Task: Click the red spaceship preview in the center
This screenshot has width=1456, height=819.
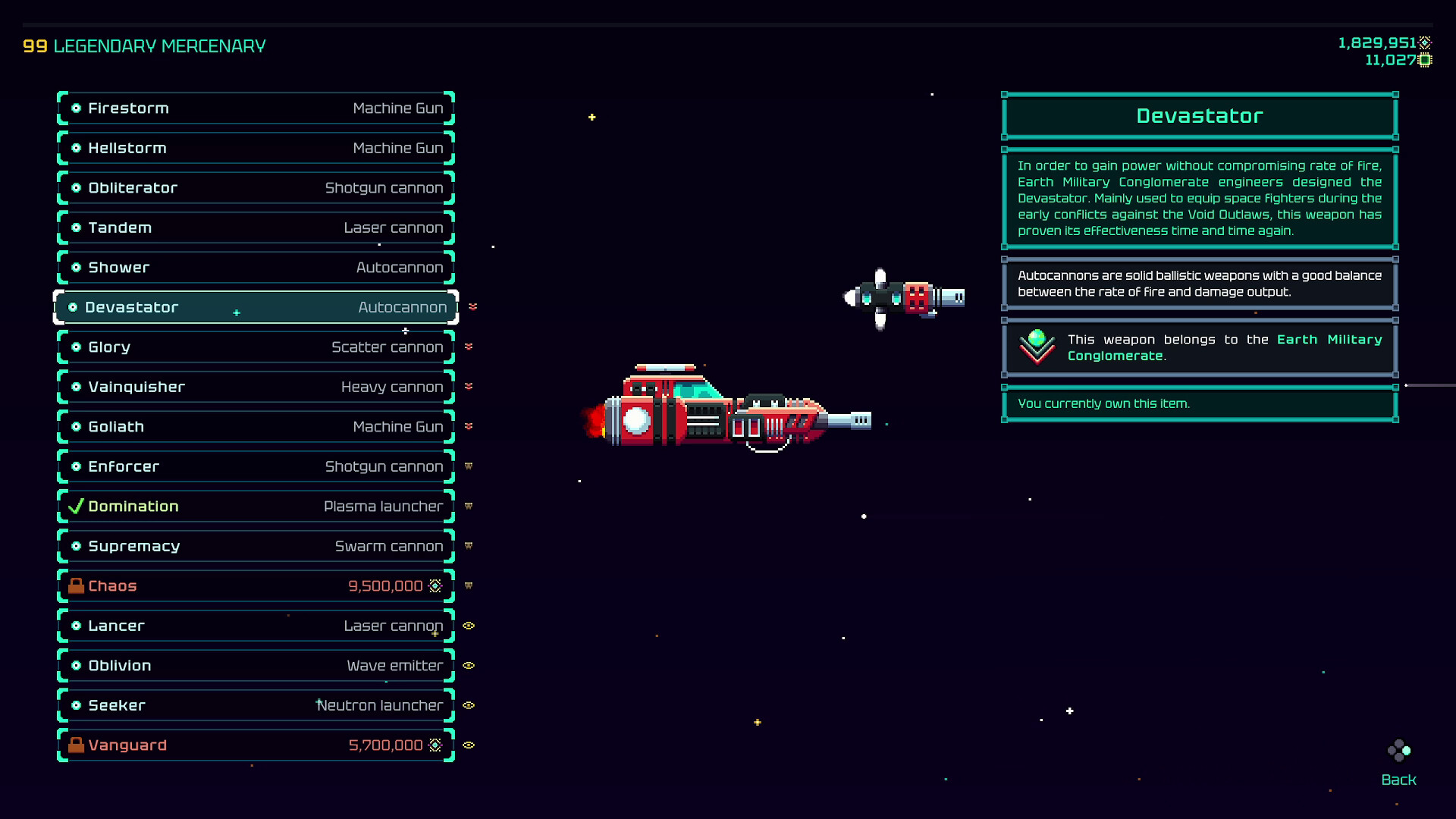Action: pyautogui.click(x=728, y=409)
